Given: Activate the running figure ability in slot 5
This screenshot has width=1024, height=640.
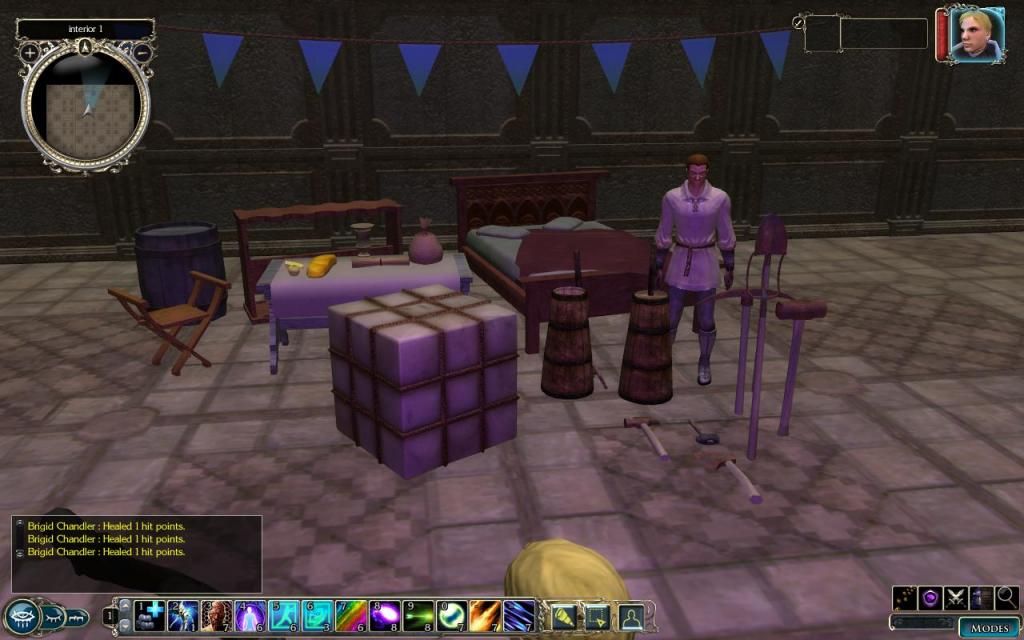Looking at the screenshot, I should coord(284,615).
